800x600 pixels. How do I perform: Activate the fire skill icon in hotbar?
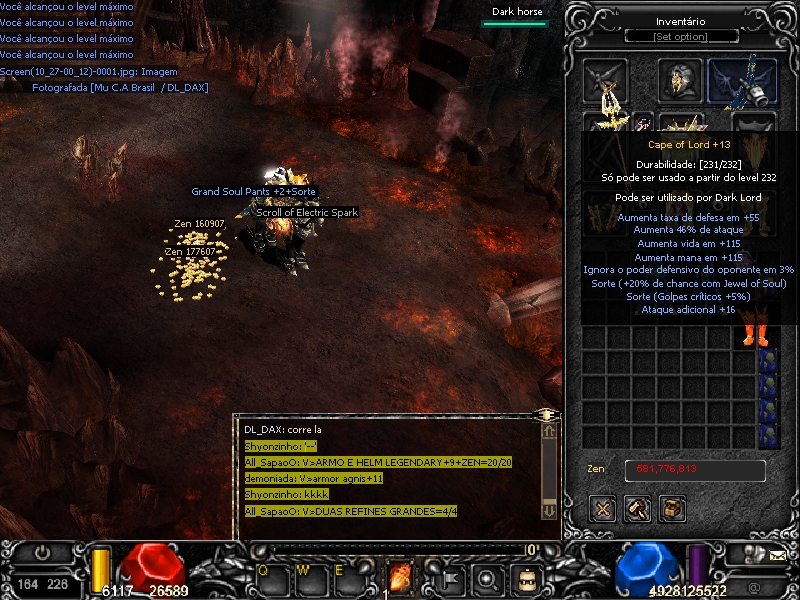click(401, 577)
